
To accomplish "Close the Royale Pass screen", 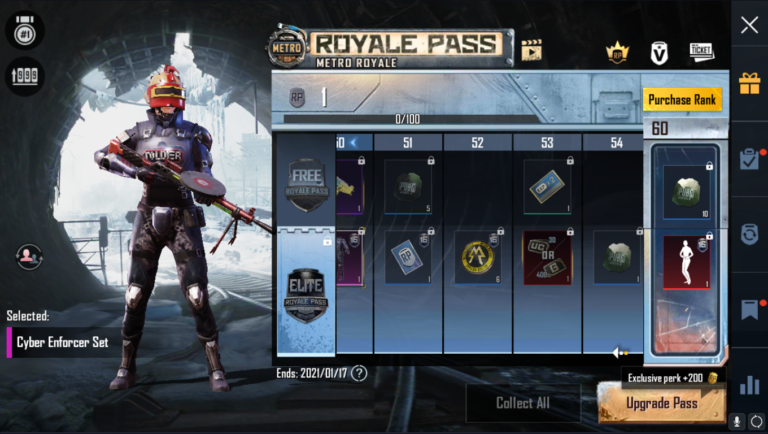I will (749, 26).
